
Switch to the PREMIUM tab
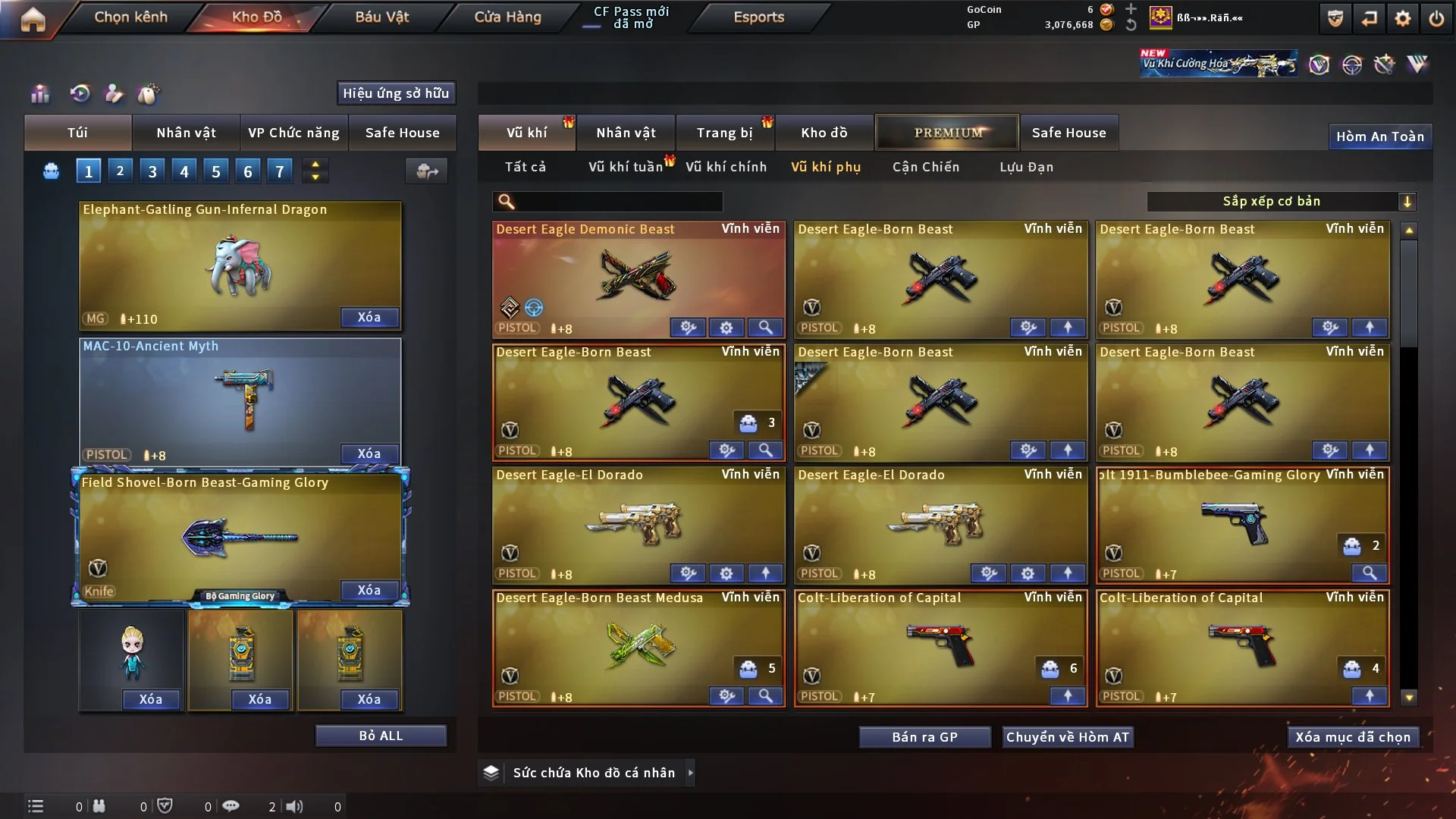click(x=947, y=133)
